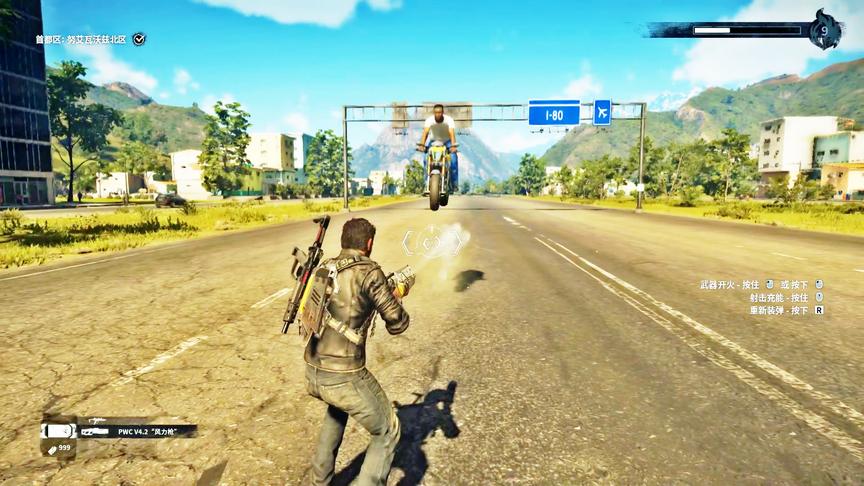The image size is (864, 486).
Task: Click the secondary rifle icon above the wind gun
Action: point(97,421)
